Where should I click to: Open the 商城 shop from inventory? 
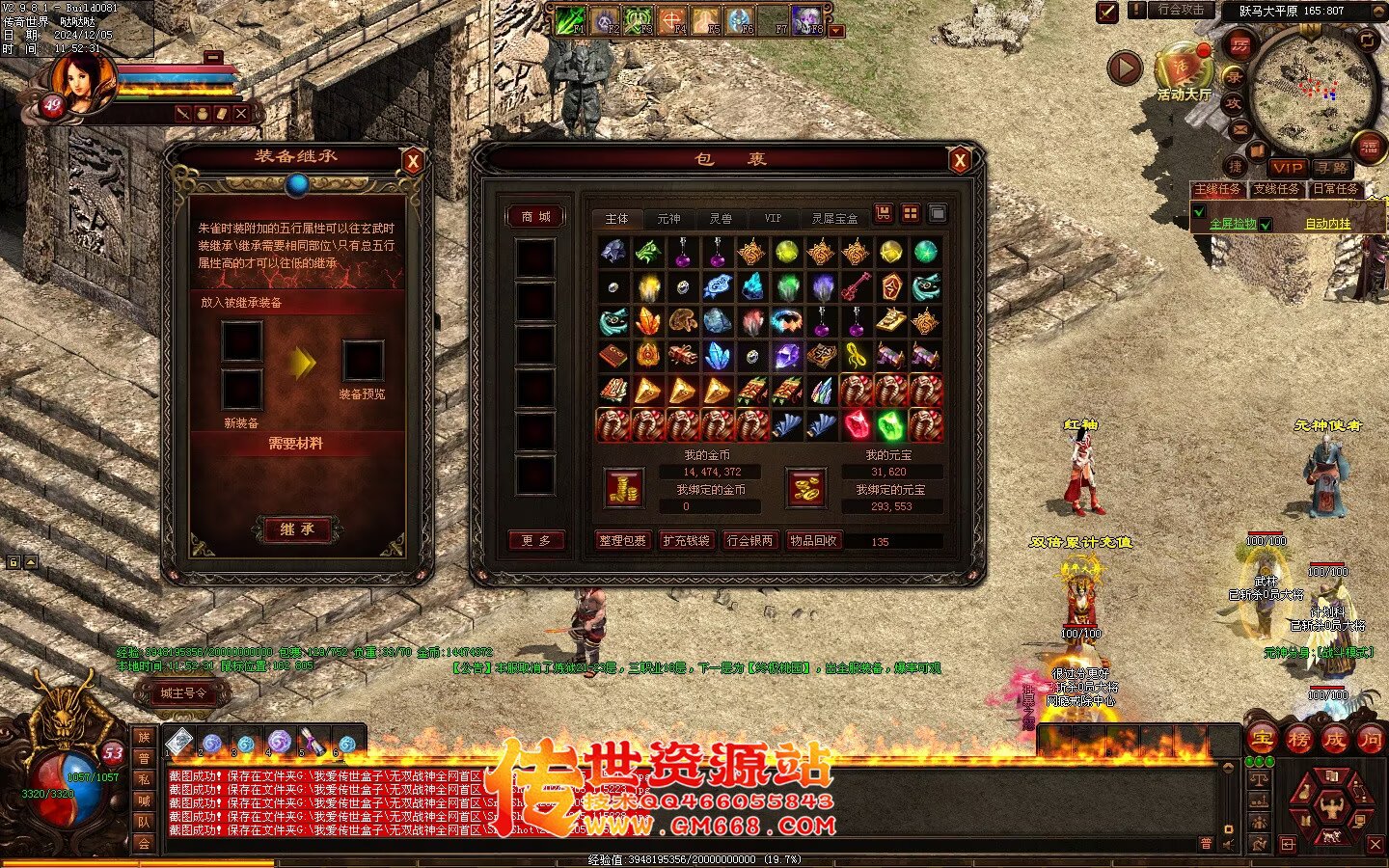[535, 217]
